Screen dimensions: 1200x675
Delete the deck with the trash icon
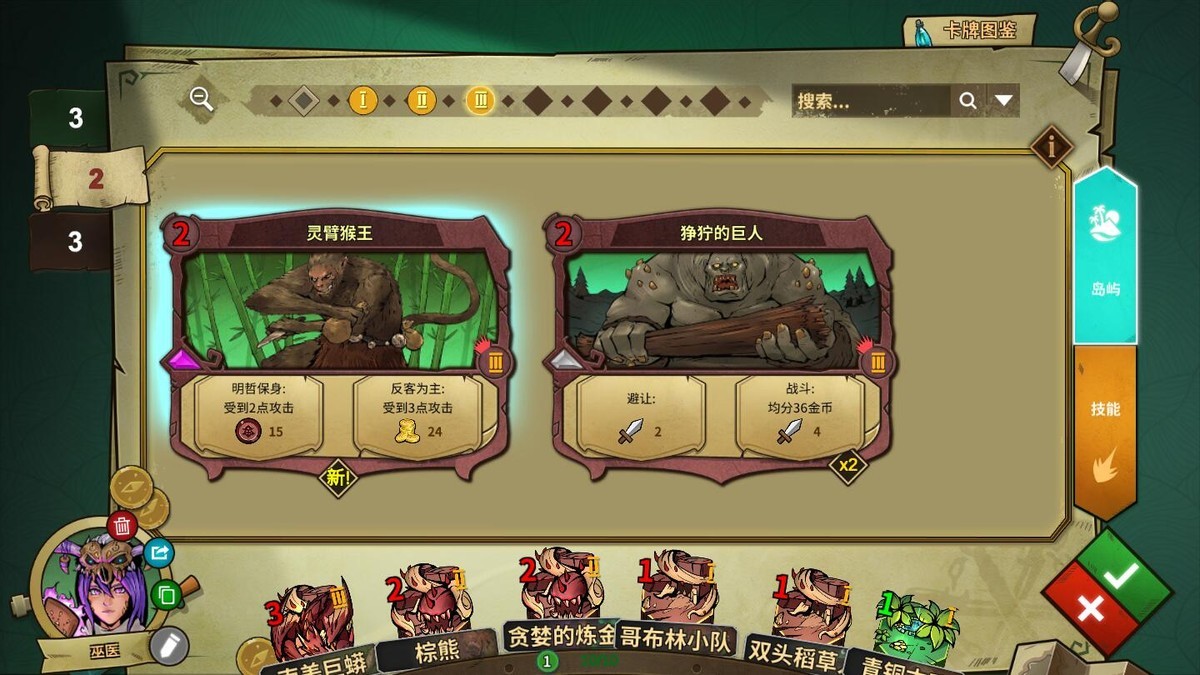(x=122, y=525)
